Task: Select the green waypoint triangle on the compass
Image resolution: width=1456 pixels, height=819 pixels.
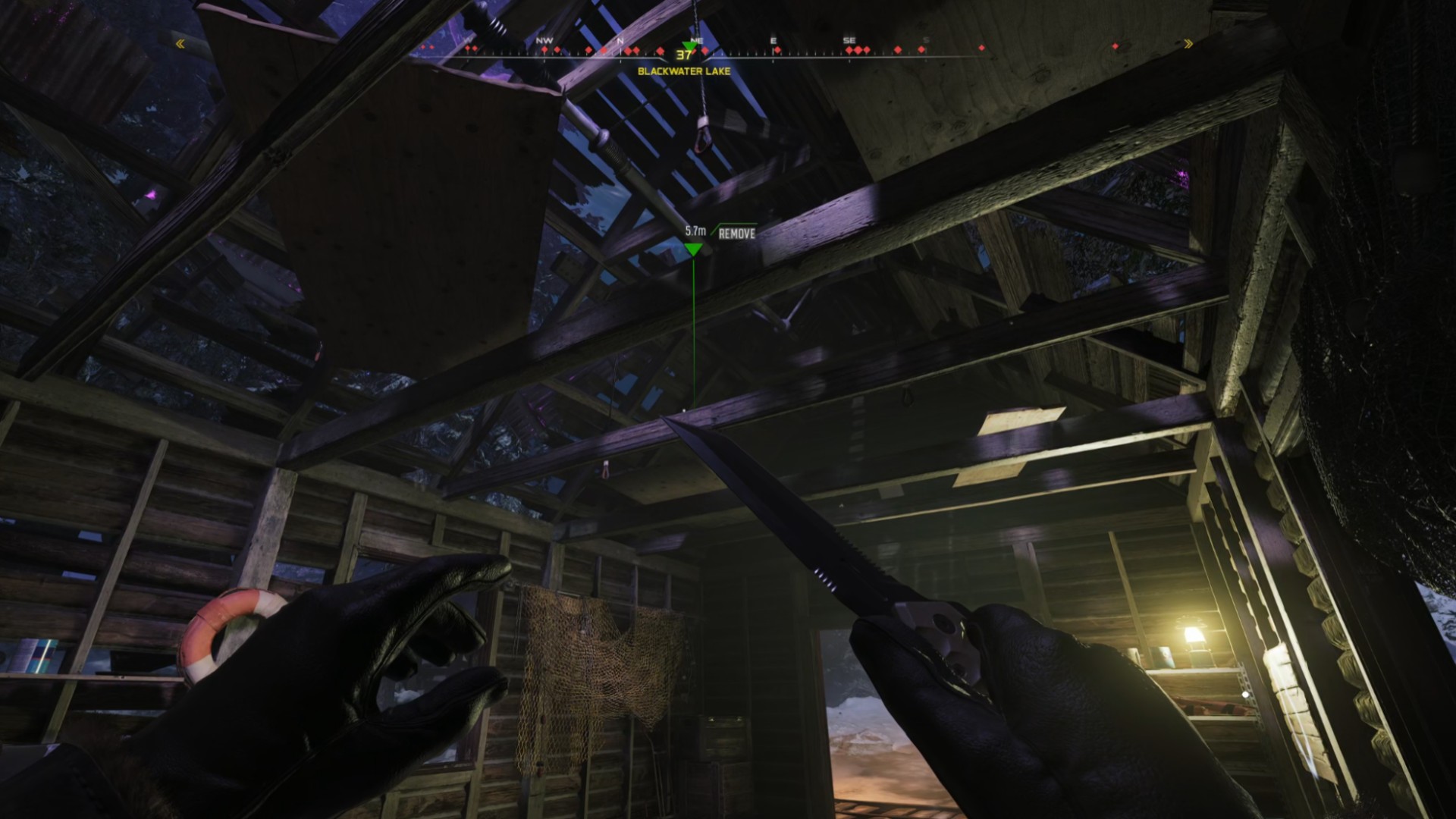Action: click(x=688, y=46)
